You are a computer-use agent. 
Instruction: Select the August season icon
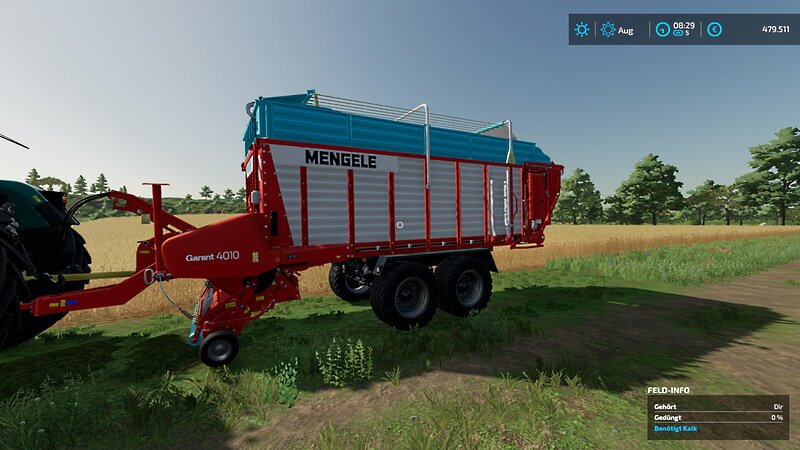(x=607, y=30)
